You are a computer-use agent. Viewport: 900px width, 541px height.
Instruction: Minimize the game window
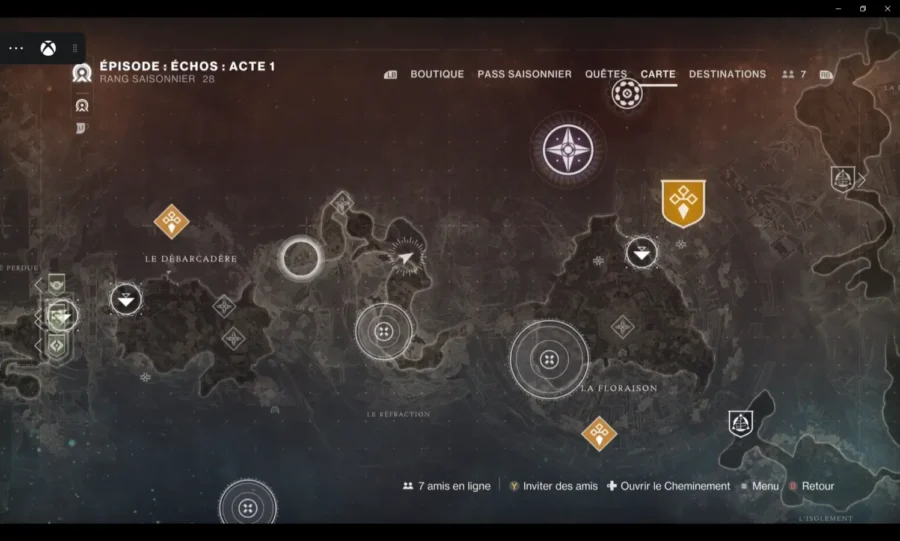[x=839, y=8]
